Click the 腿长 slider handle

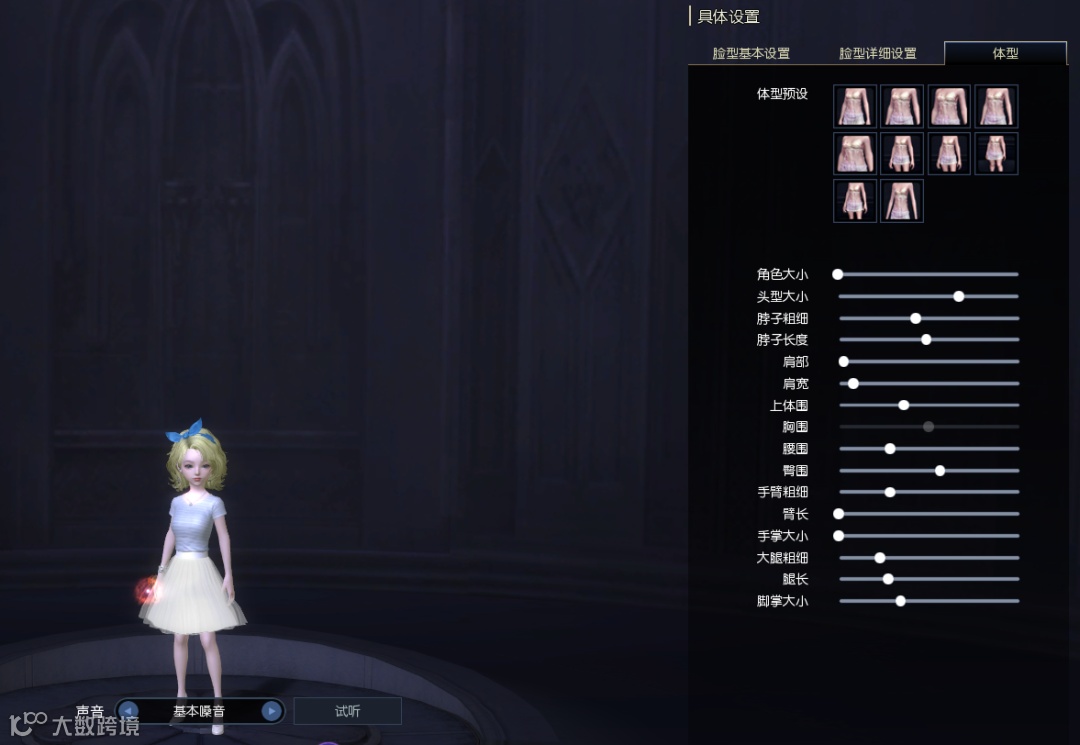click(888, 579)
